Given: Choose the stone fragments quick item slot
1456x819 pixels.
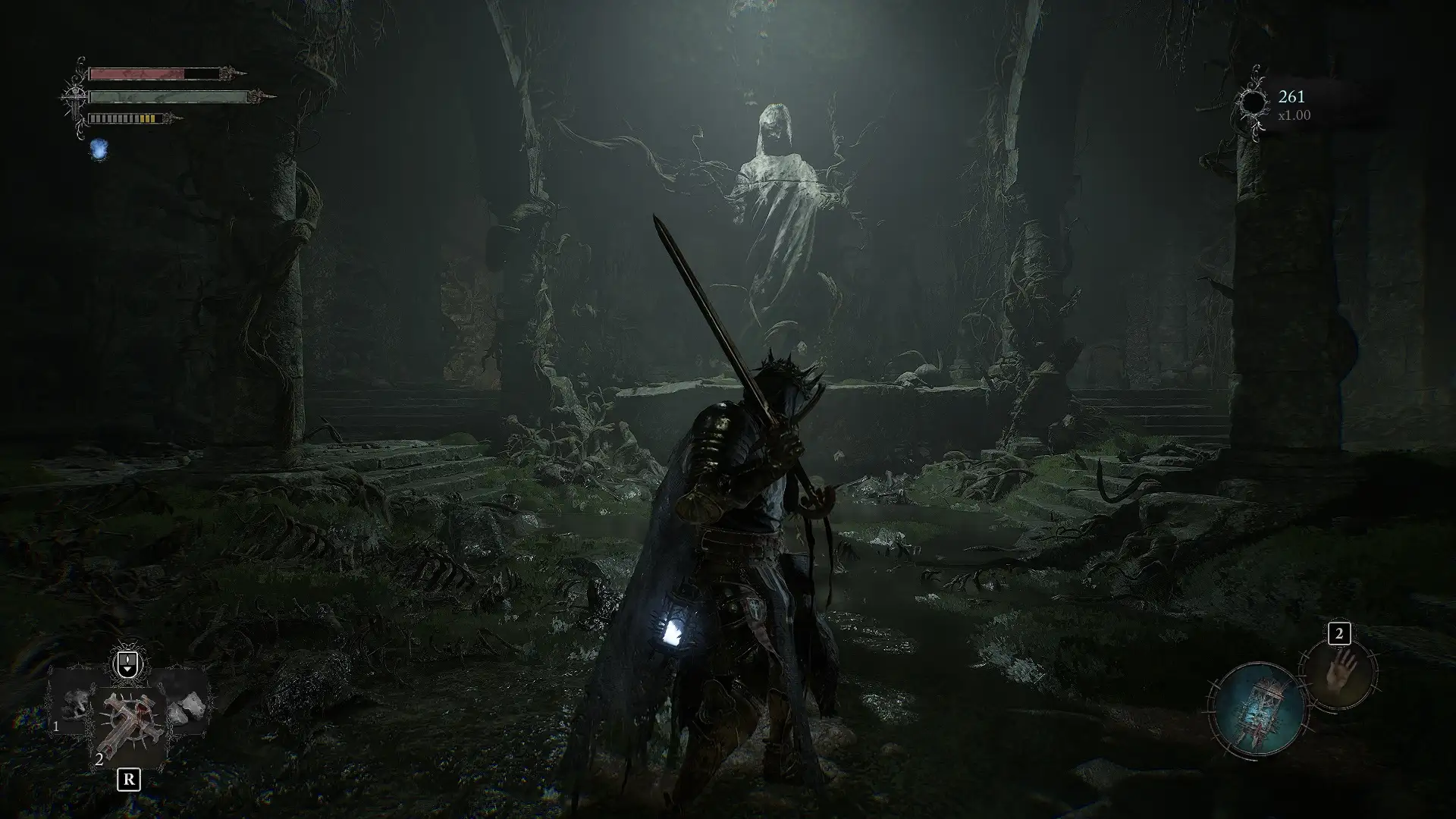Looking at the screenshot, I should pos(187,707).
